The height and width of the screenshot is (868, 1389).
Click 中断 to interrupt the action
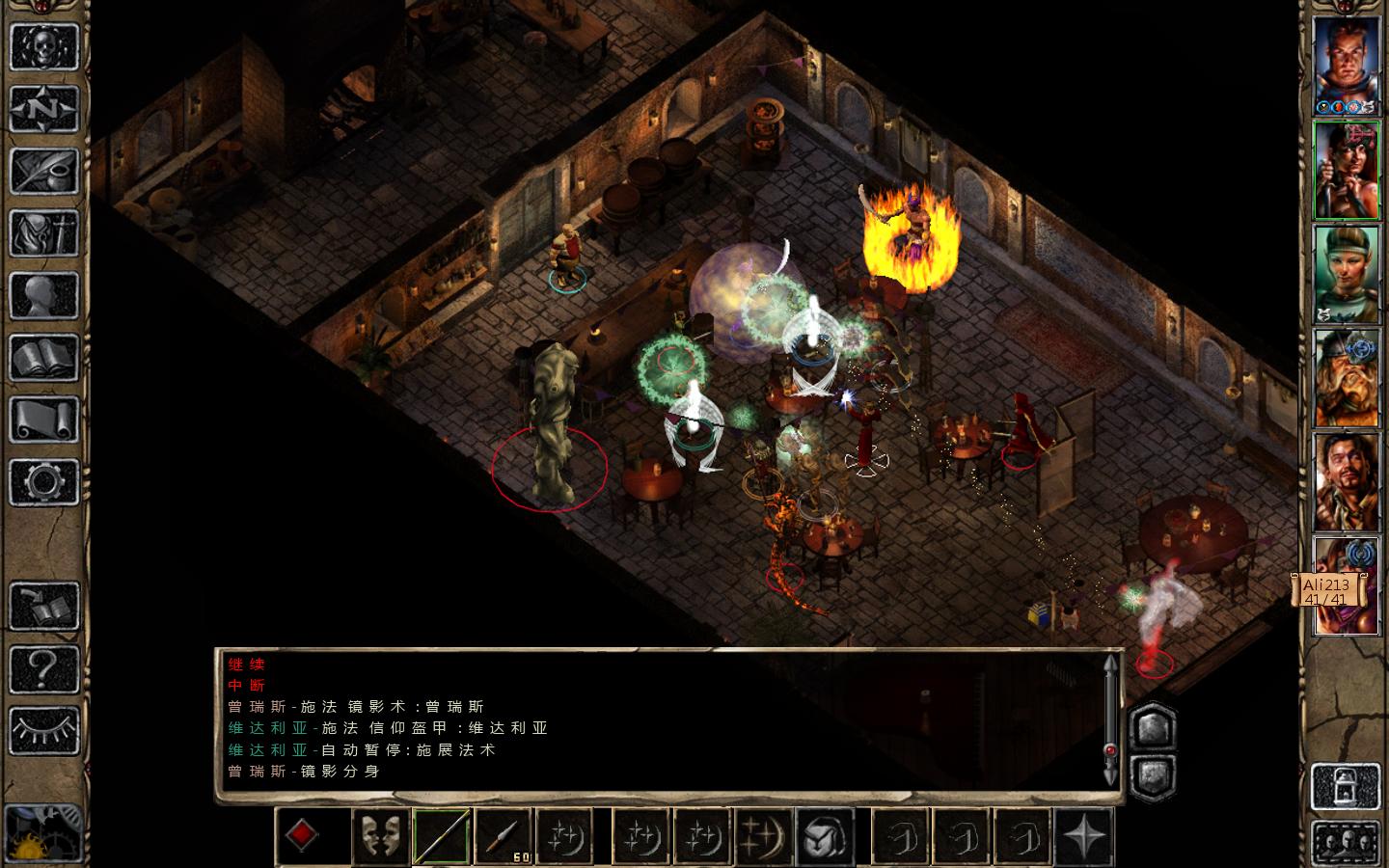(244, 686)
